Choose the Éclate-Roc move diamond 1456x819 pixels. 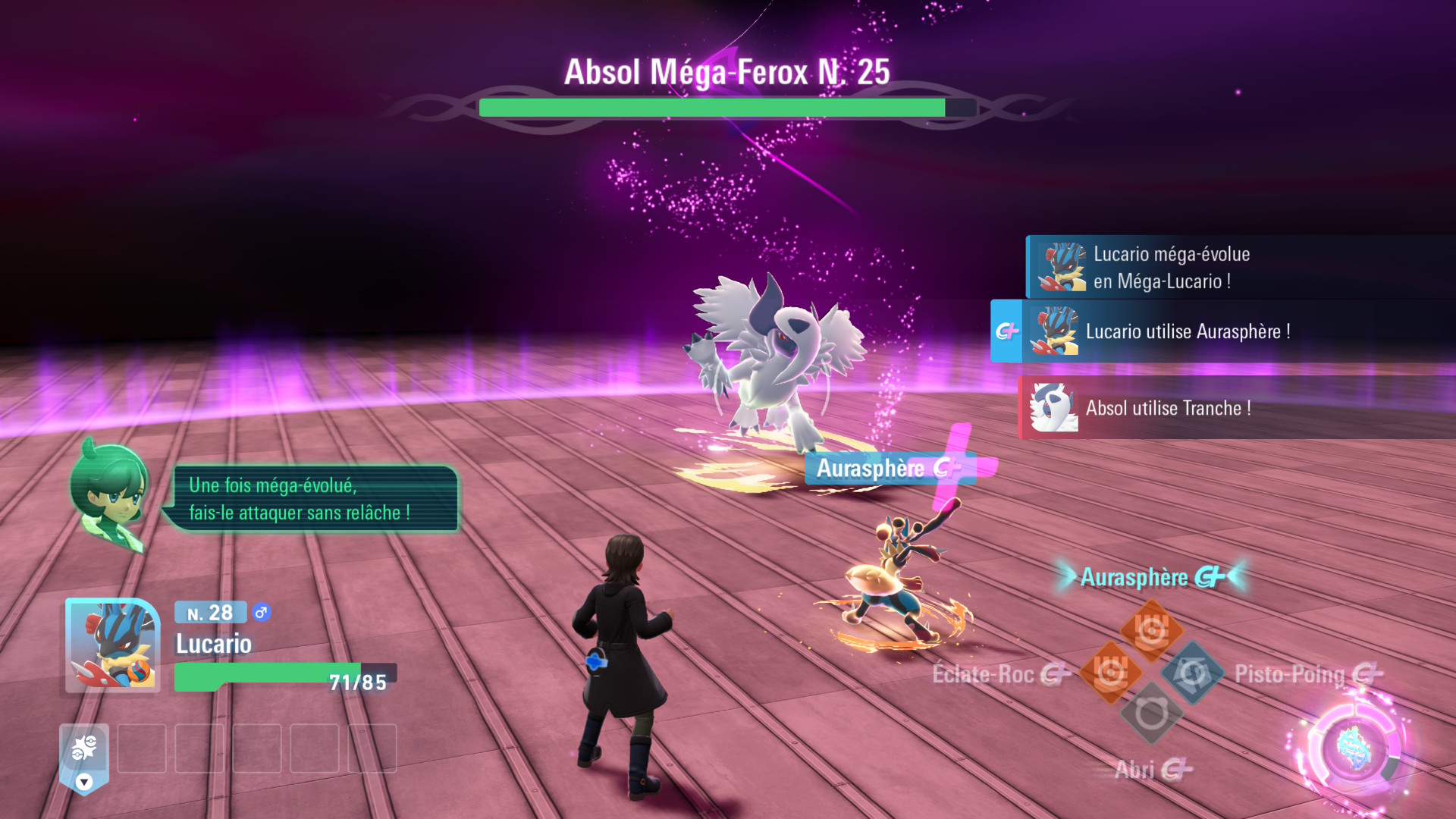pos(1110,672)
